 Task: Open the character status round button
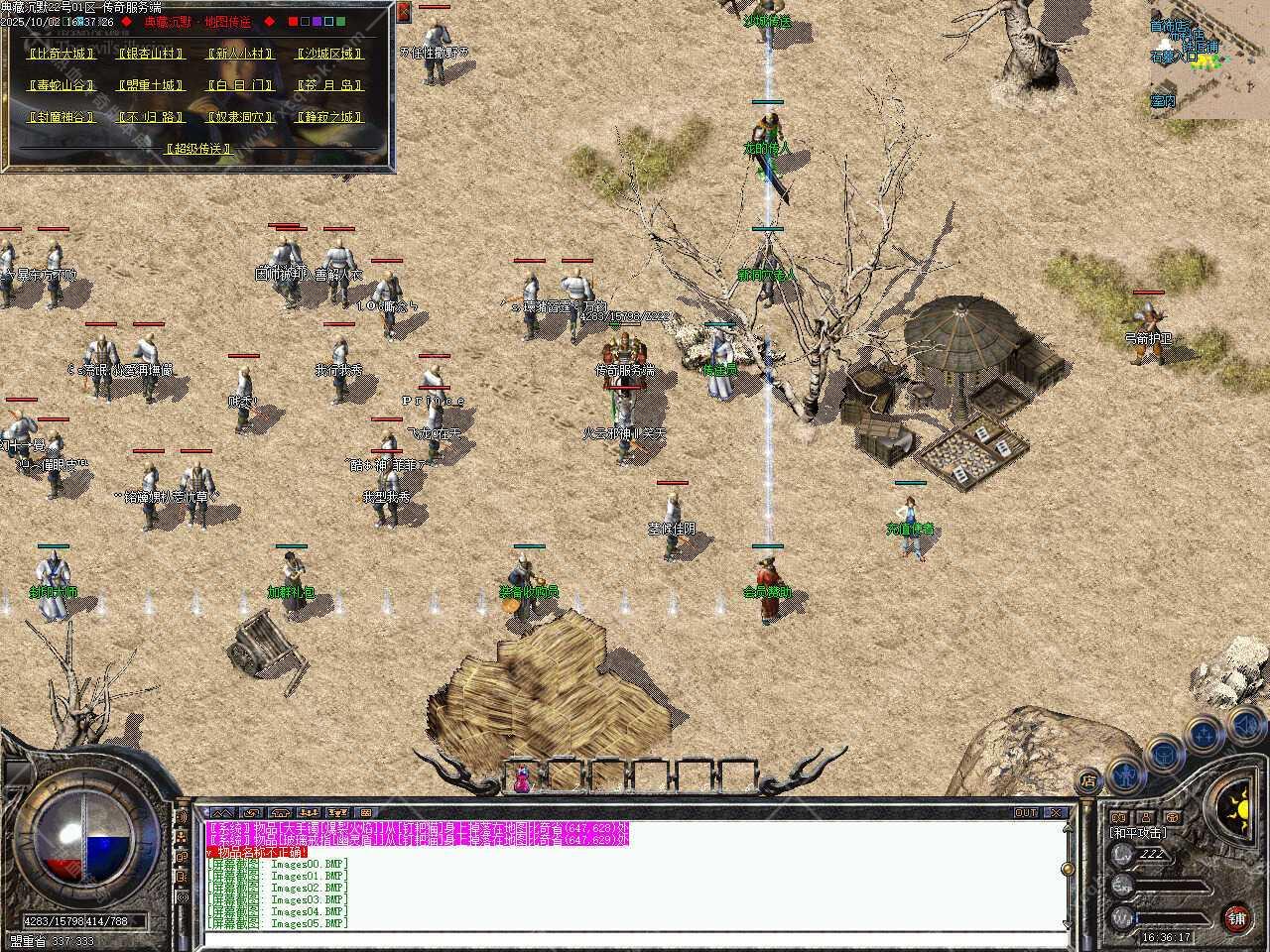(1124, 772)
